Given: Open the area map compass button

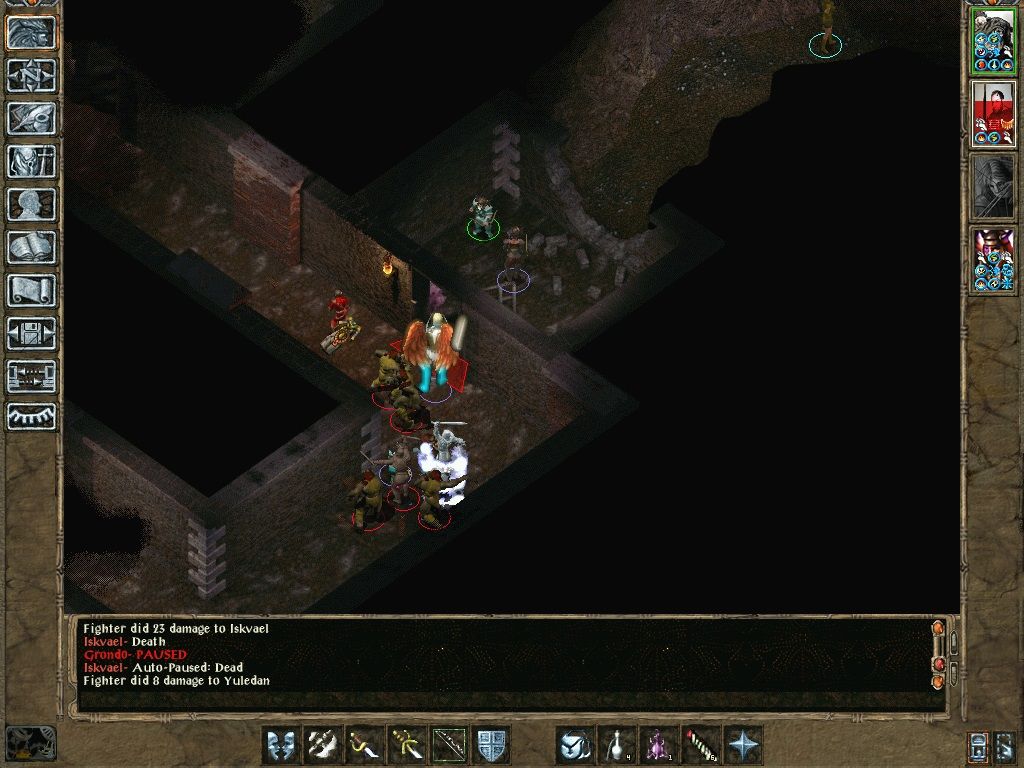Looking at the screenshot, I should 32,76.
